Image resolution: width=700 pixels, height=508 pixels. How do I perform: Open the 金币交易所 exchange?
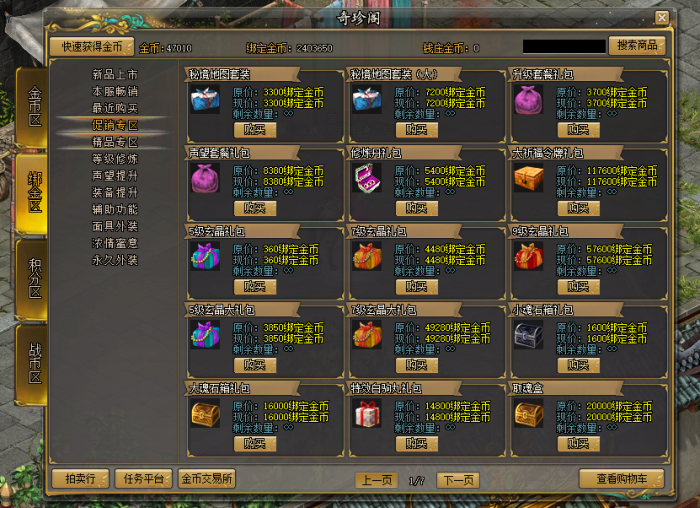click(x=207, y=479)
